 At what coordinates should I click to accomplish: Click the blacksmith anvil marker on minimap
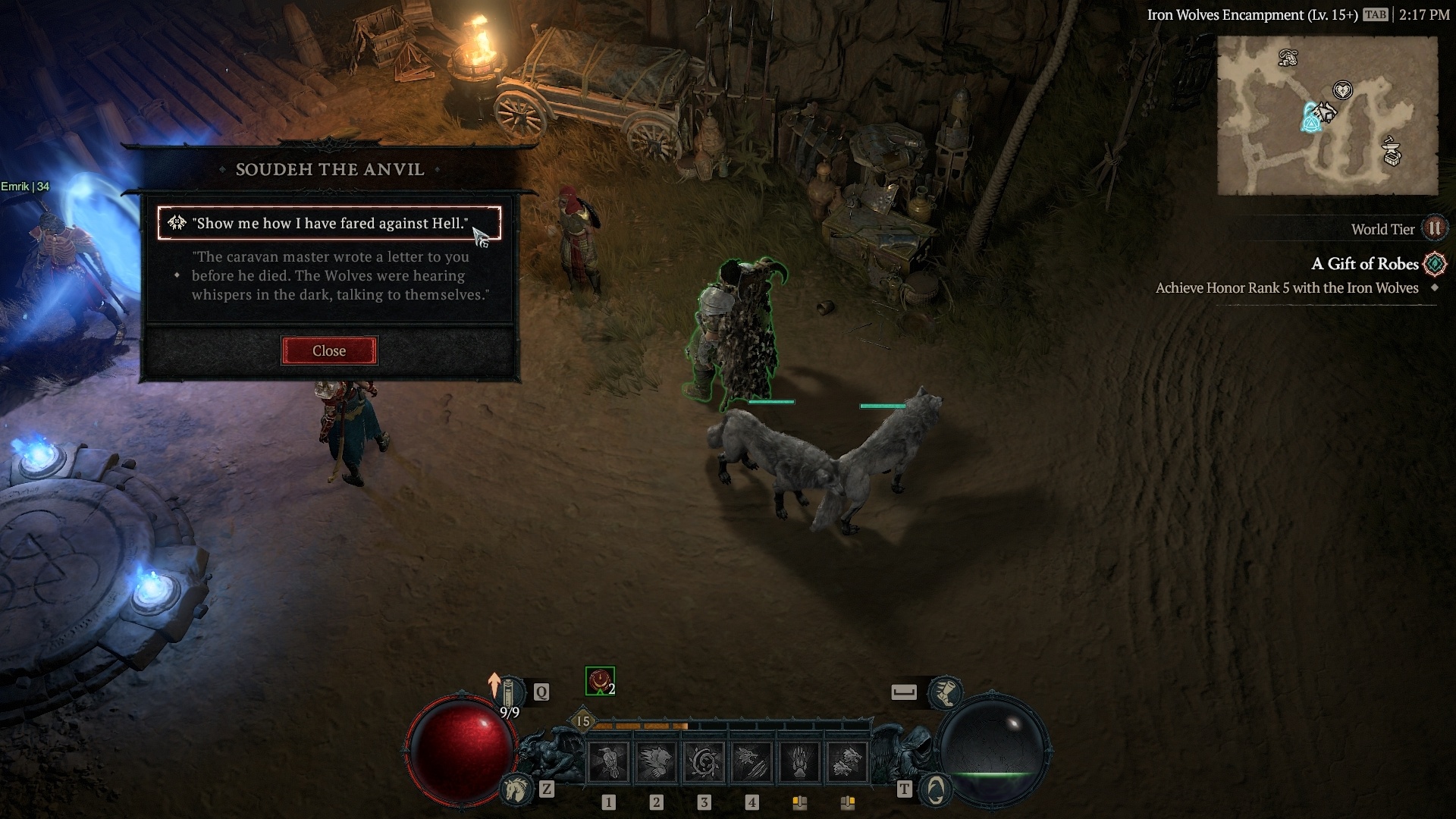pos(1392,152)
